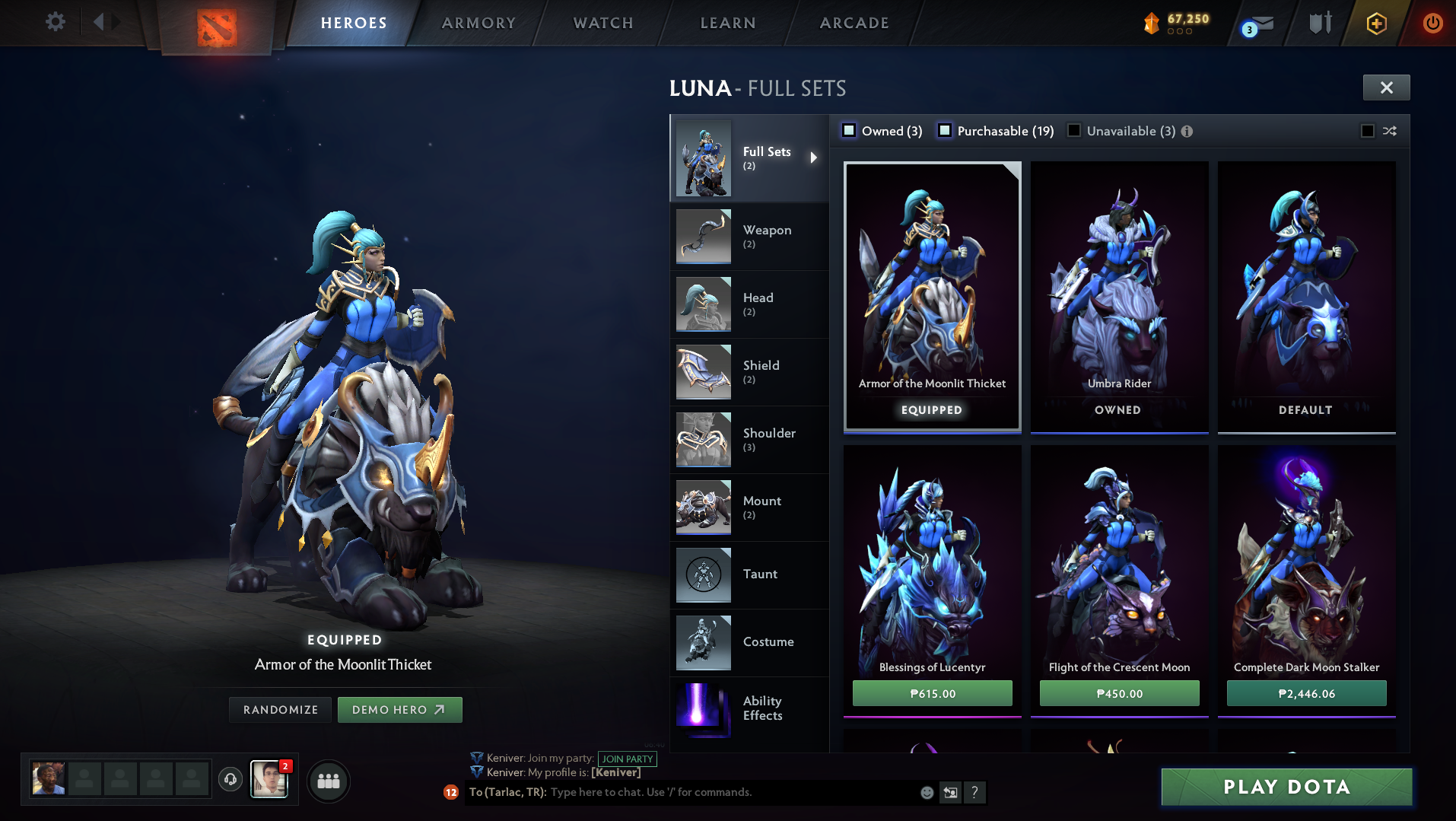Select the Ability Effects category icon
1456x821 pixels.
tap(702, 710)
